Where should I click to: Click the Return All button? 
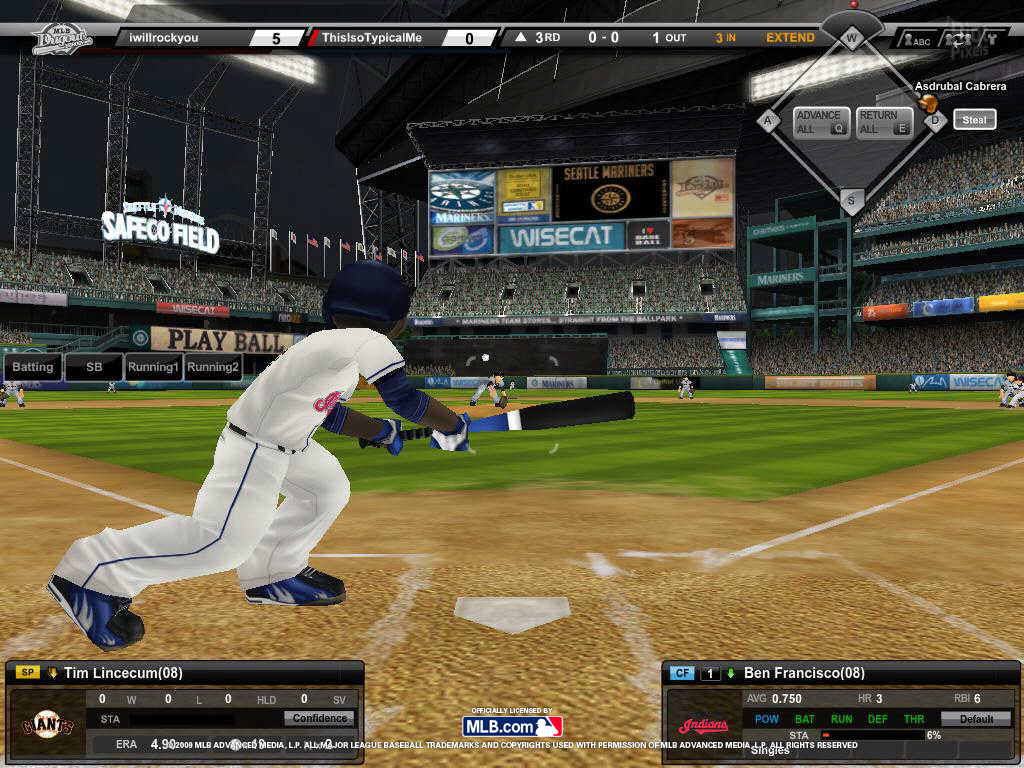click(884, 122)
